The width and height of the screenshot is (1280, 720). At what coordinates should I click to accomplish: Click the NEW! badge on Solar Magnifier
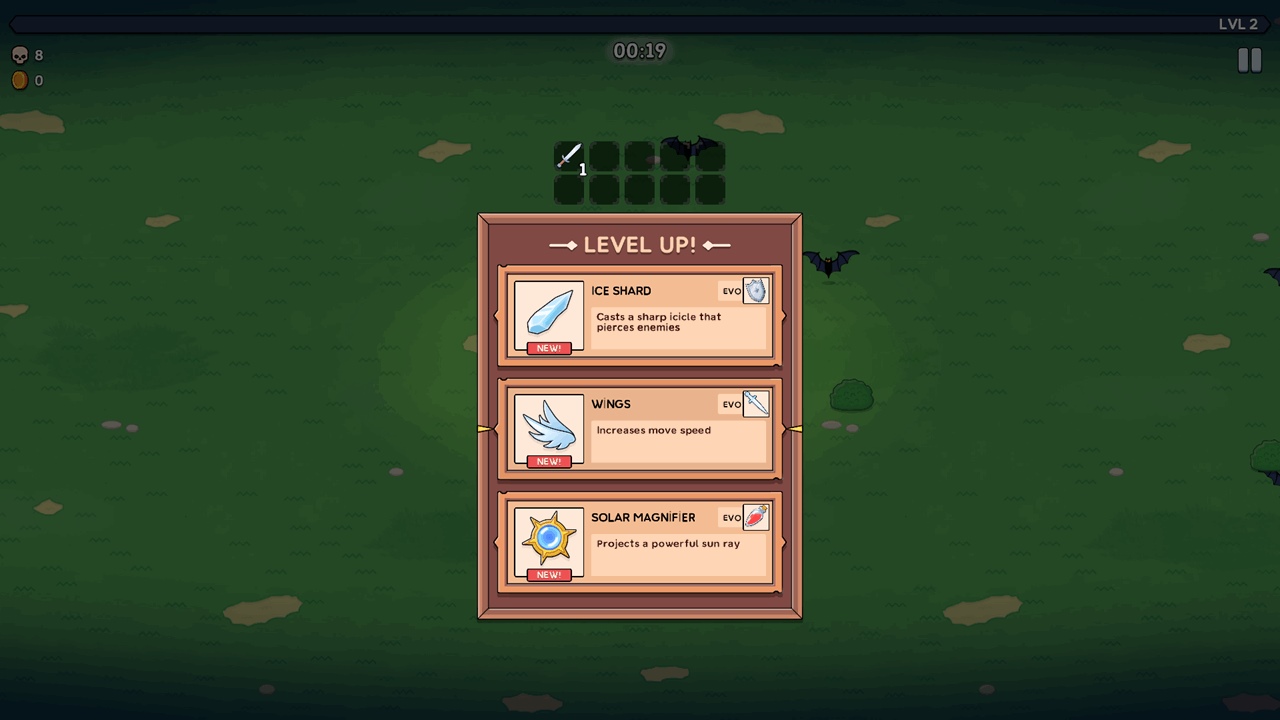[548, 574]
